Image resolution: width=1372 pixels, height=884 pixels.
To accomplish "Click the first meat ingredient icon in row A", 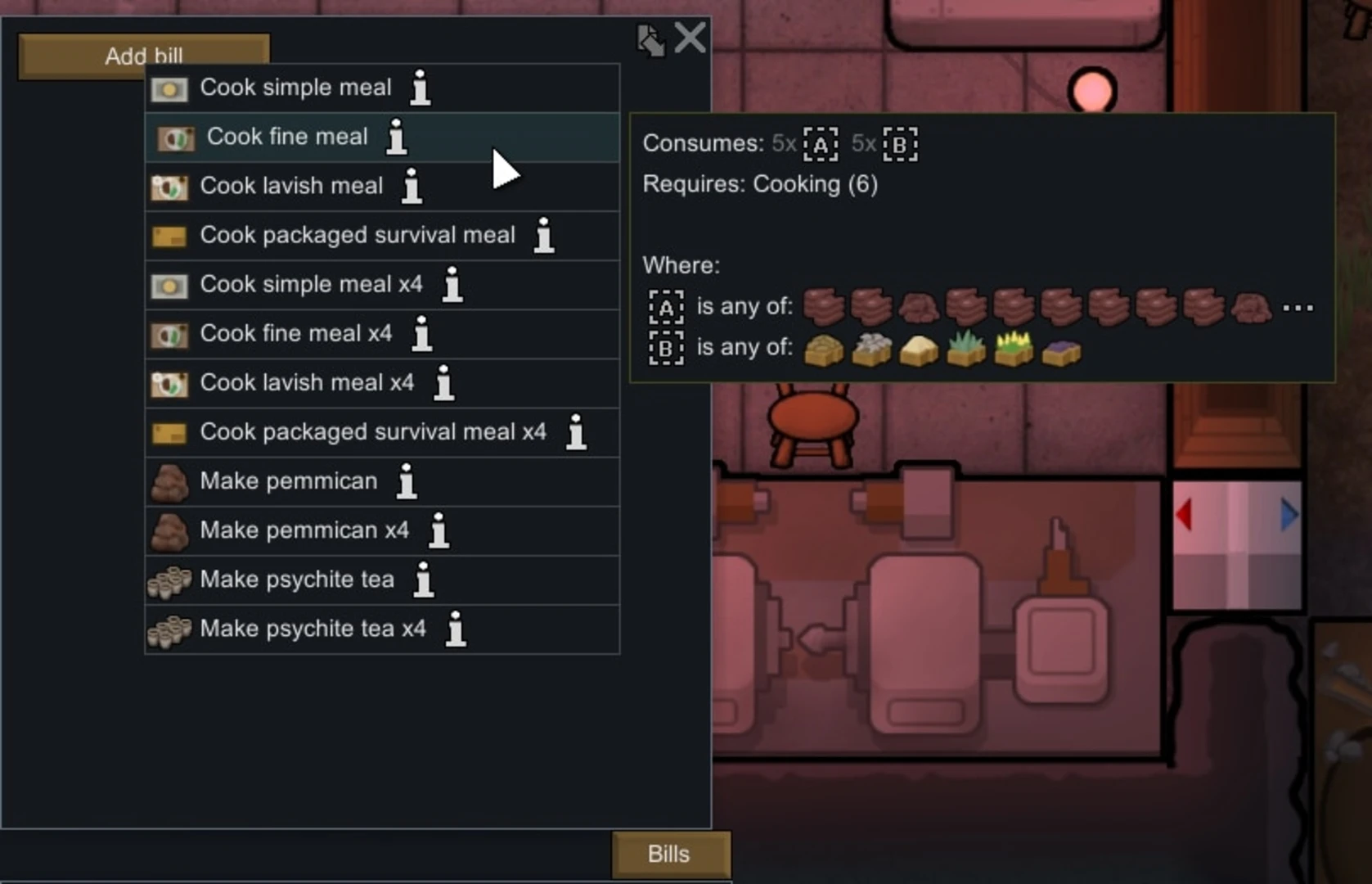I will coord(825,305).
